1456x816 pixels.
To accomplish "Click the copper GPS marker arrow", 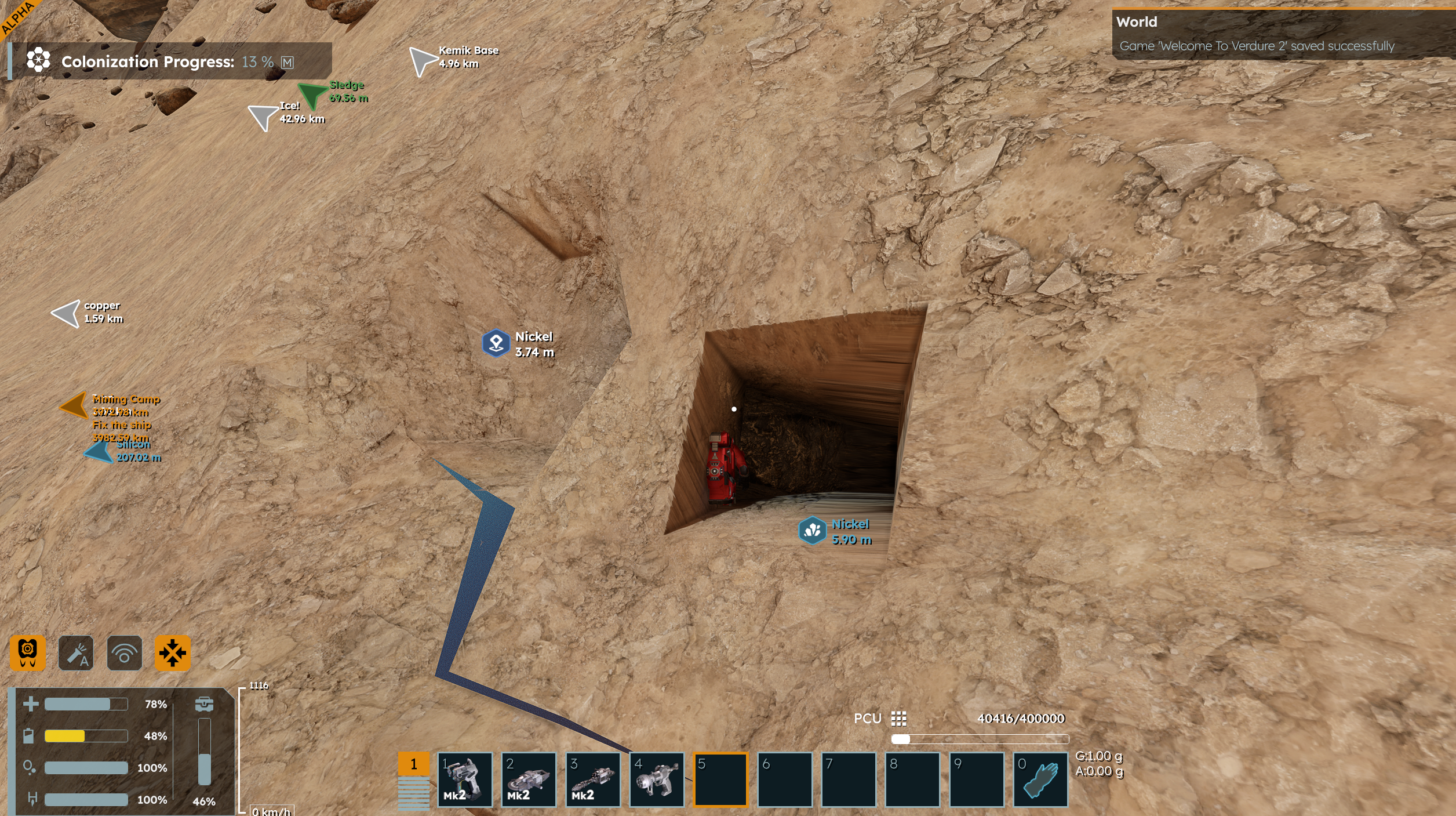I will coord(67,313).
